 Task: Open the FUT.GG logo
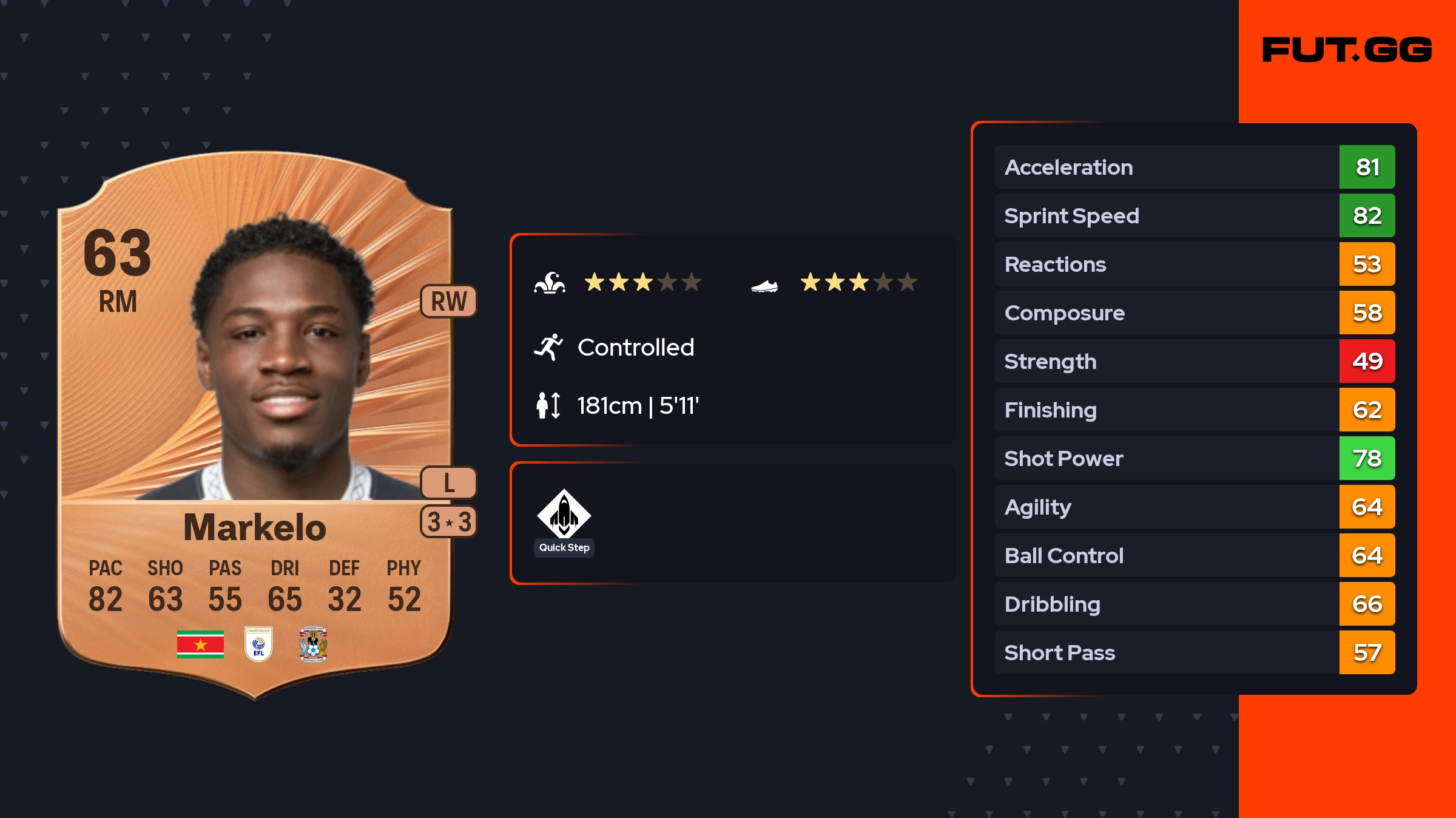(1347, 50)
